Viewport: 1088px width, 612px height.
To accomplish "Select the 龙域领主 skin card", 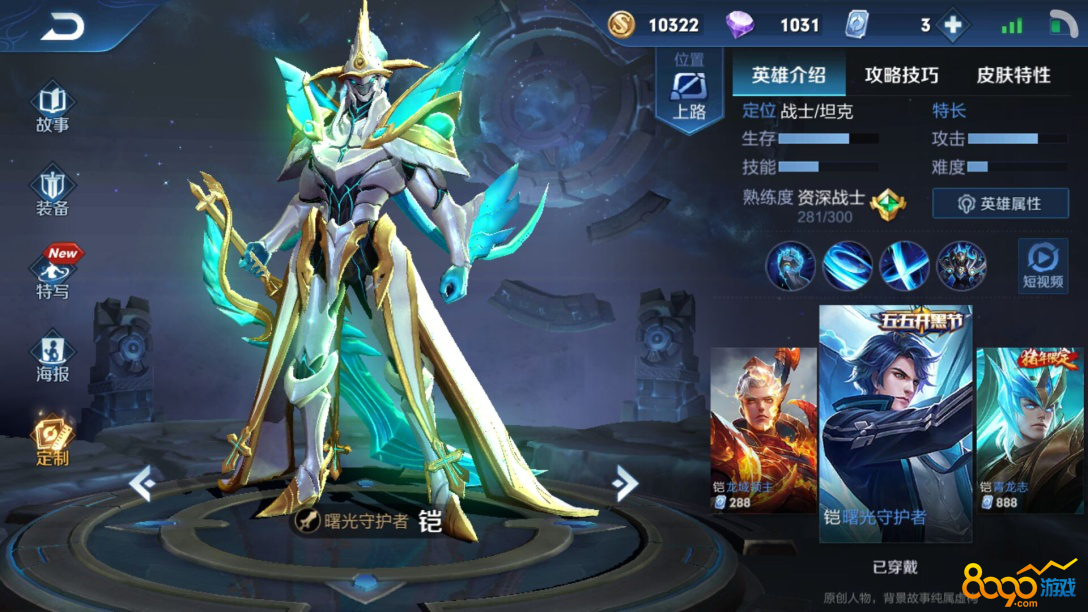I will tap(763, 430).
